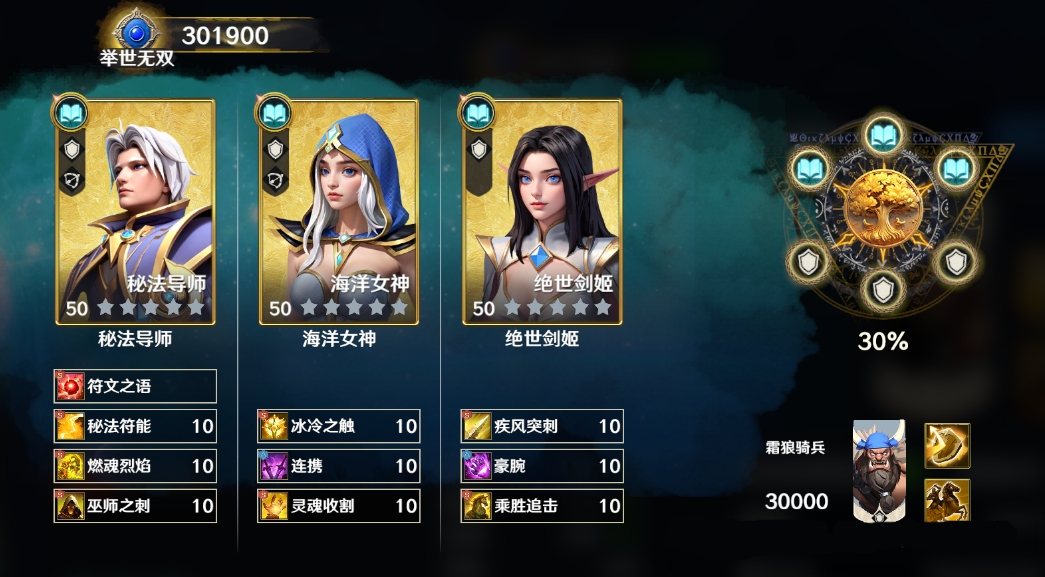This screenshot has width=1045, height=577.
Task: Select the 燃魂烈焰 skill row
Action: (x=135, y=466)
